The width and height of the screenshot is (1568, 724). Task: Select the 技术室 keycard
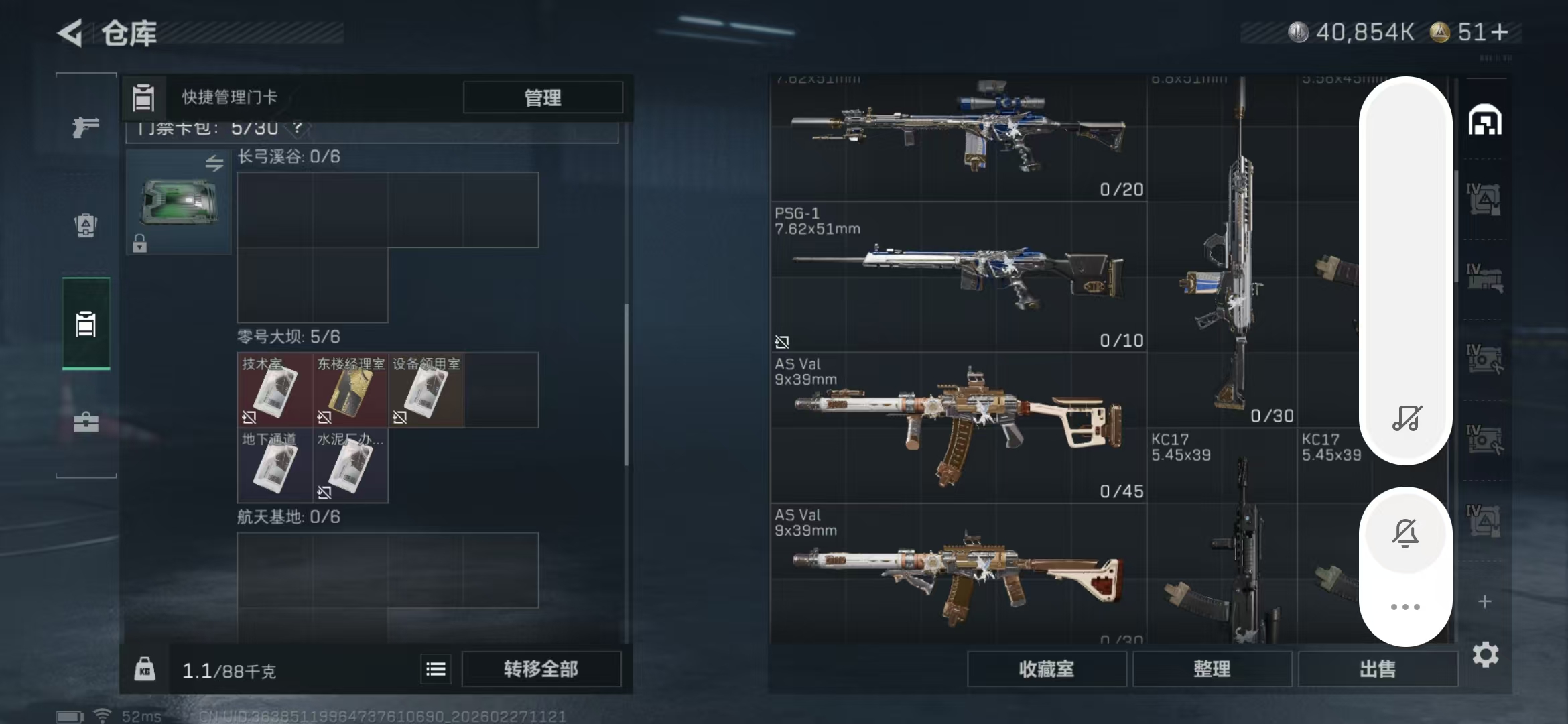tap(275, 391)
